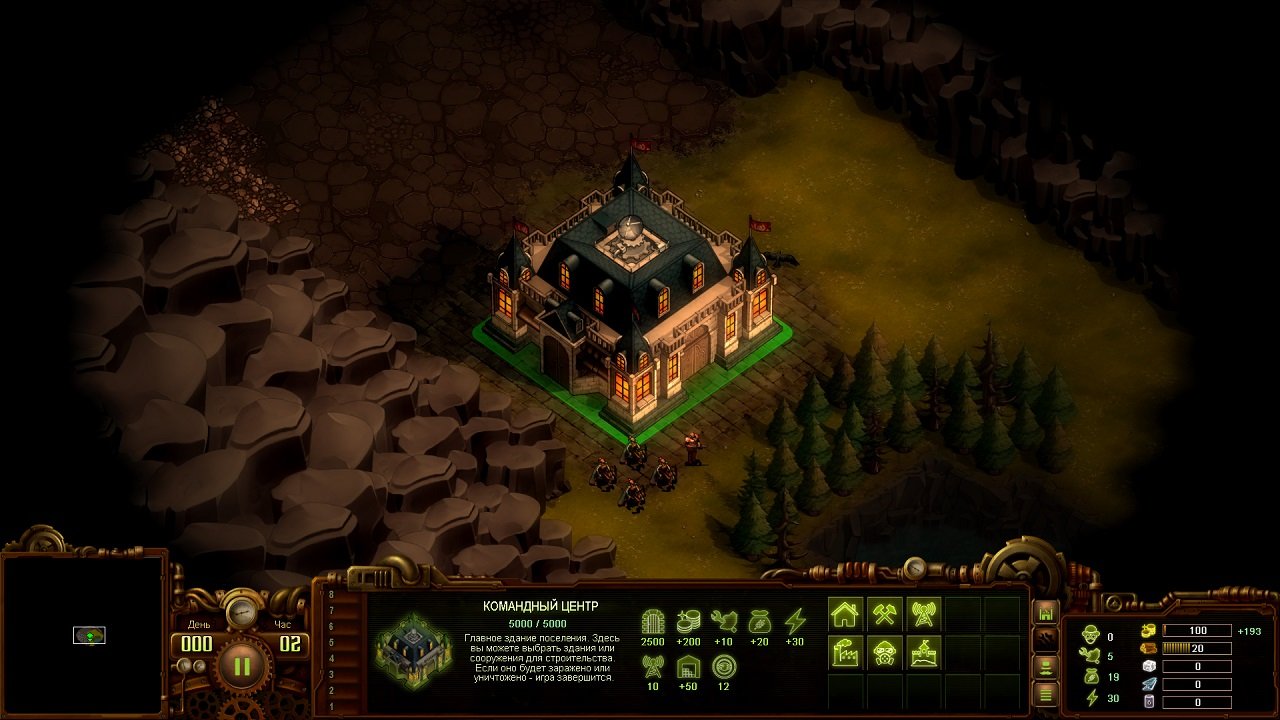Image resolution: width=1280 pixels, height=720 pixels.
Task: Open the colonist housing build category
Action: (846, 614)
